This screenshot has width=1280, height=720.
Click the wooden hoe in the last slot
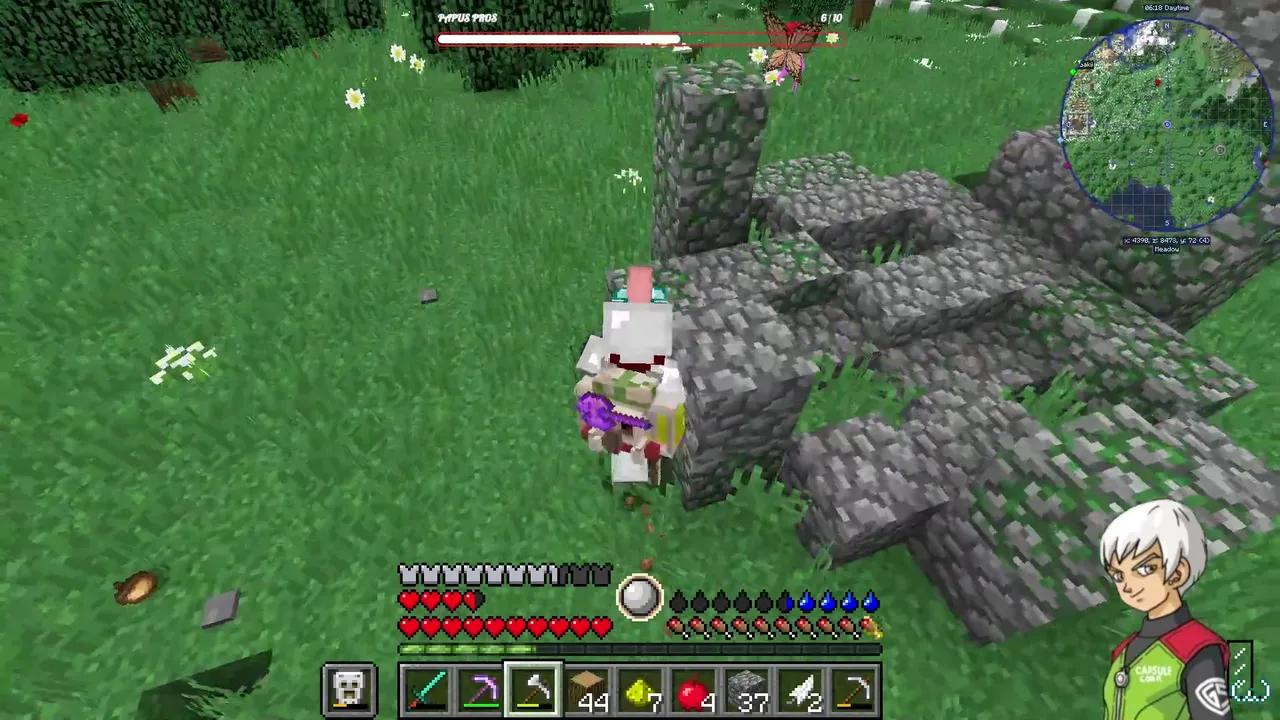[x=856, y=688]
